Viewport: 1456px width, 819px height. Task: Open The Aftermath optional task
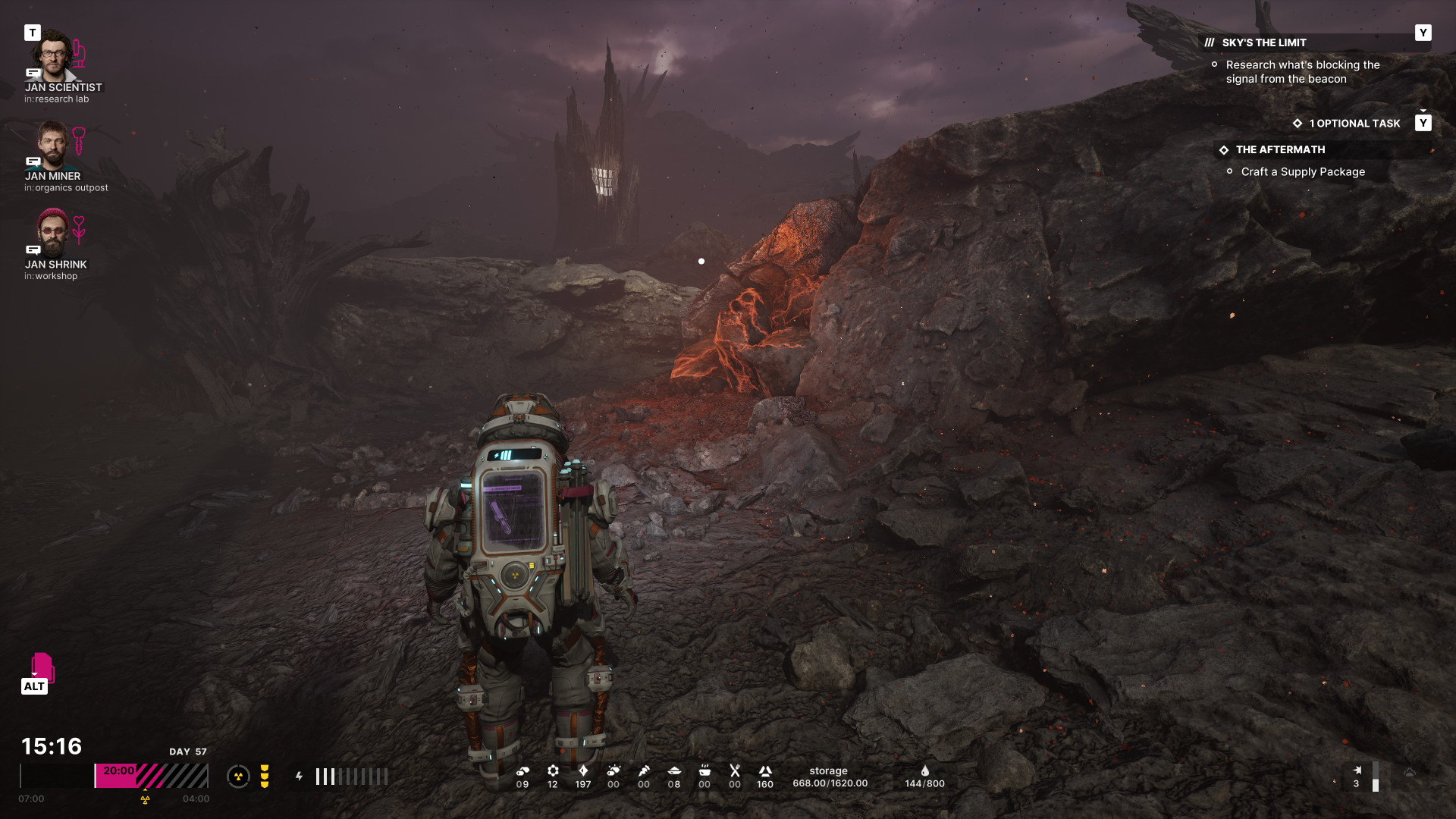pyautogui.click(x=1280, y=150)
